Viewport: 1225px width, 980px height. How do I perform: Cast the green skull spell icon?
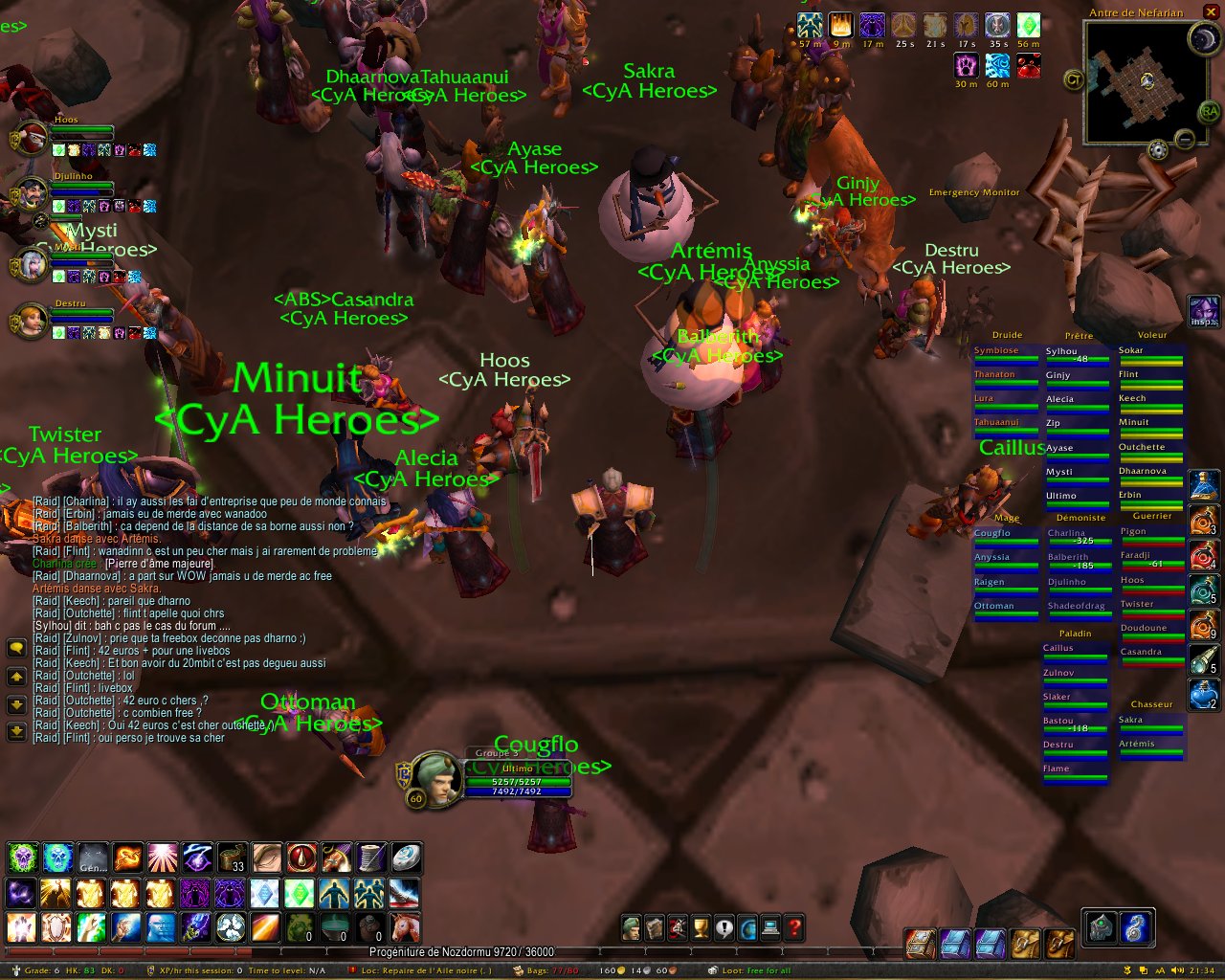tap(22, 857)
